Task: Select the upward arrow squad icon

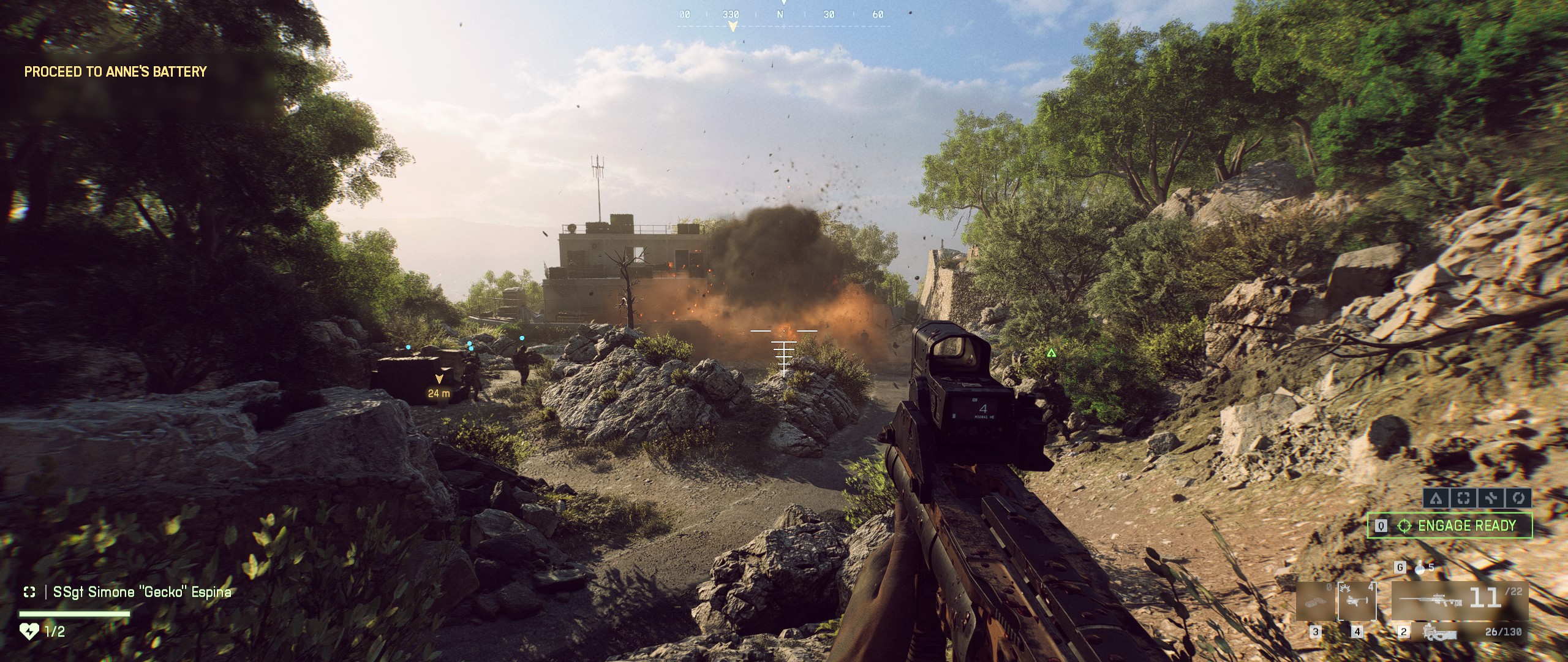Action: point(1436,498)
